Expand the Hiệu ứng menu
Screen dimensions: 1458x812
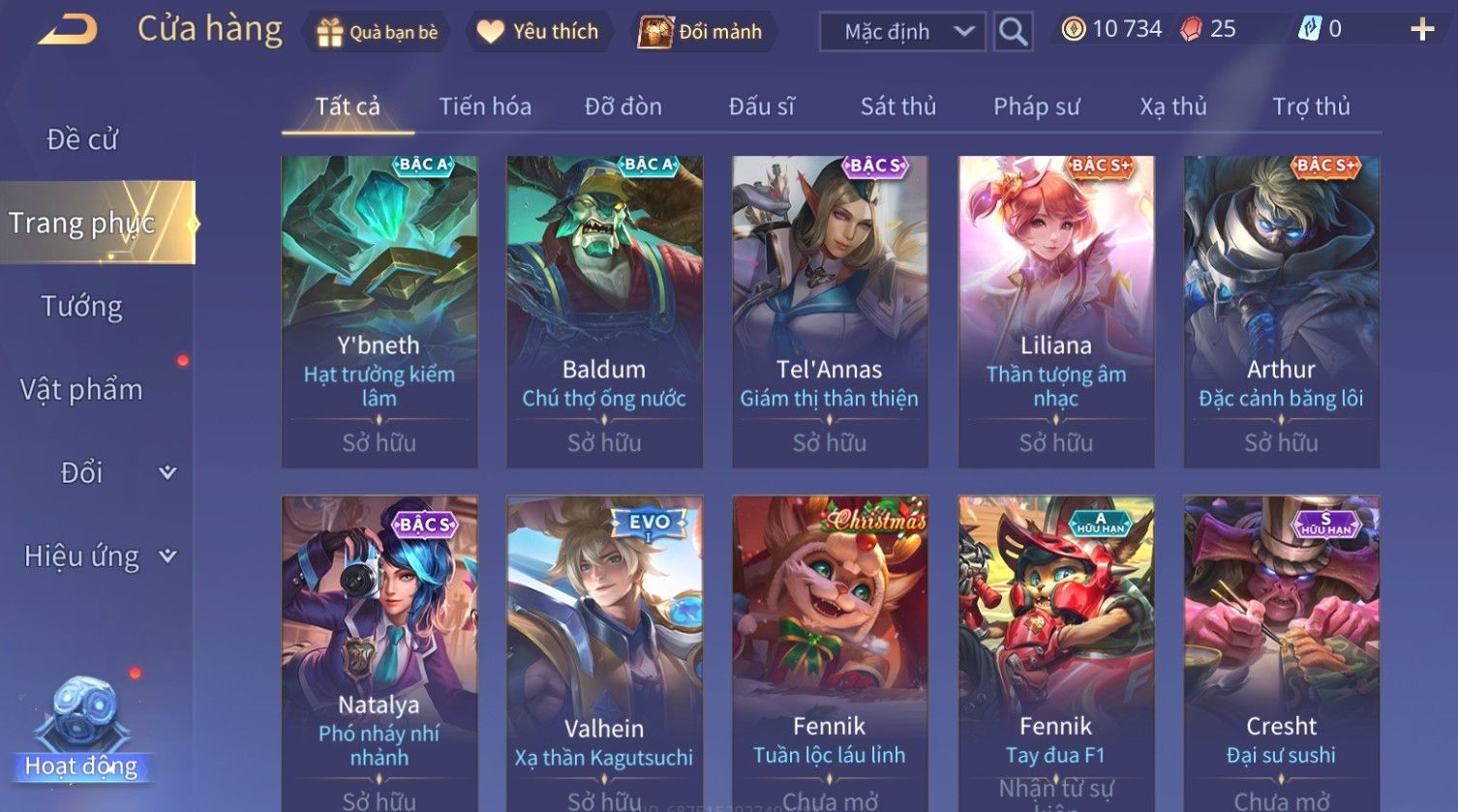tap(97, 556)
